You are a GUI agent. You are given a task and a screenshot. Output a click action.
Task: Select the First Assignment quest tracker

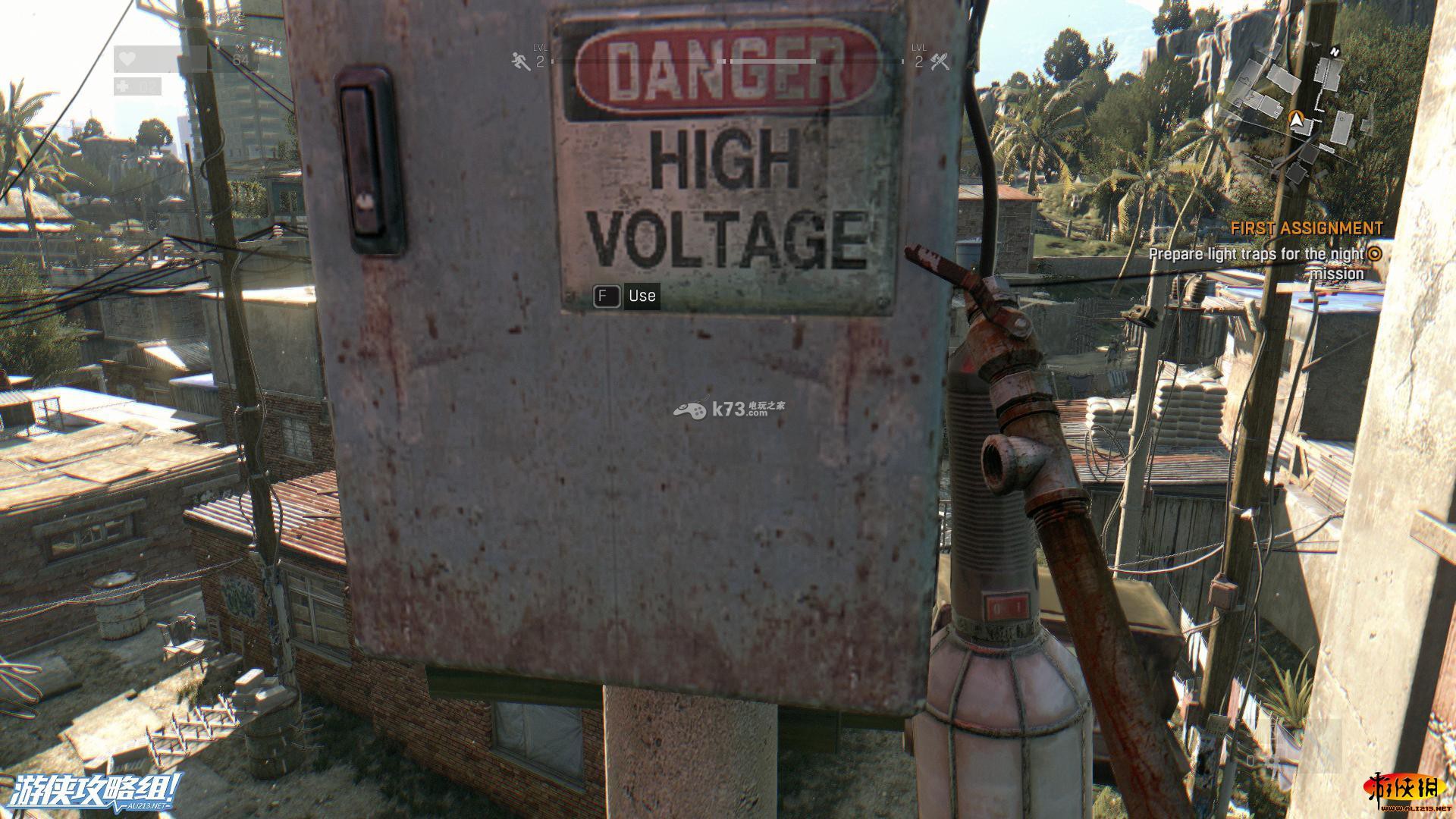[1306, 228]
